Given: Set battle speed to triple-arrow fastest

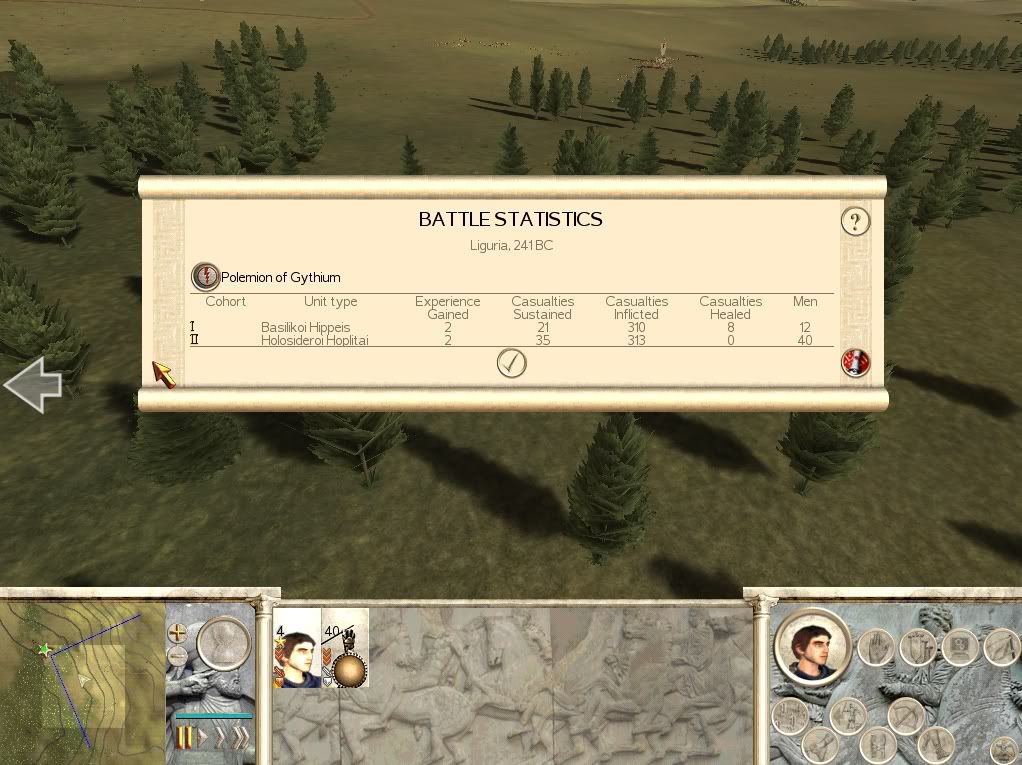Looking at the screenshot, I should point(240,738).
